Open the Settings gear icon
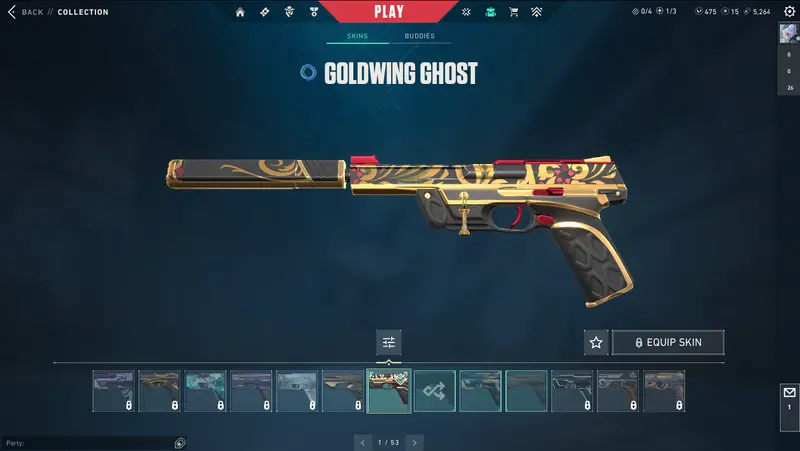 tap(788, 12)
